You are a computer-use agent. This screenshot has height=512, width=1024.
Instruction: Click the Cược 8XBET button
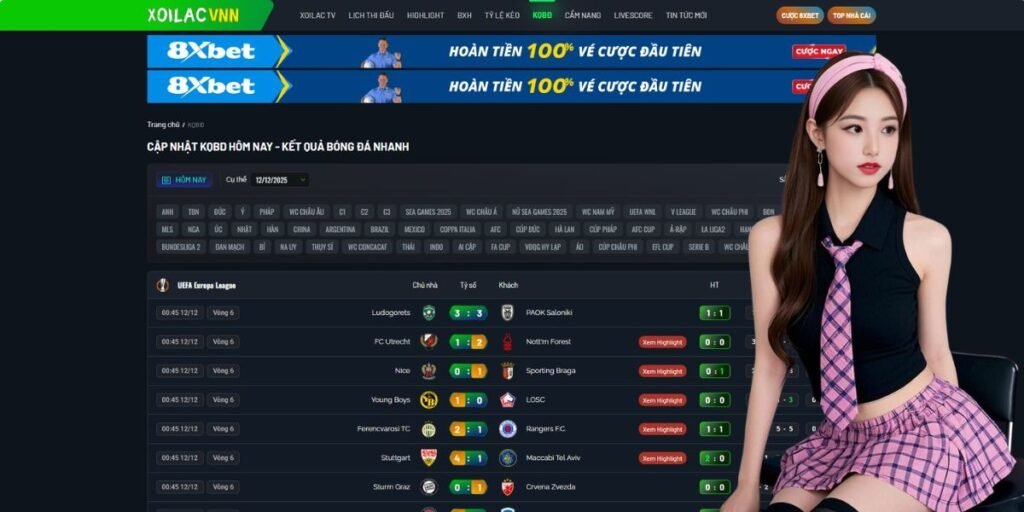pyautogui.click(x=800, y=16)
